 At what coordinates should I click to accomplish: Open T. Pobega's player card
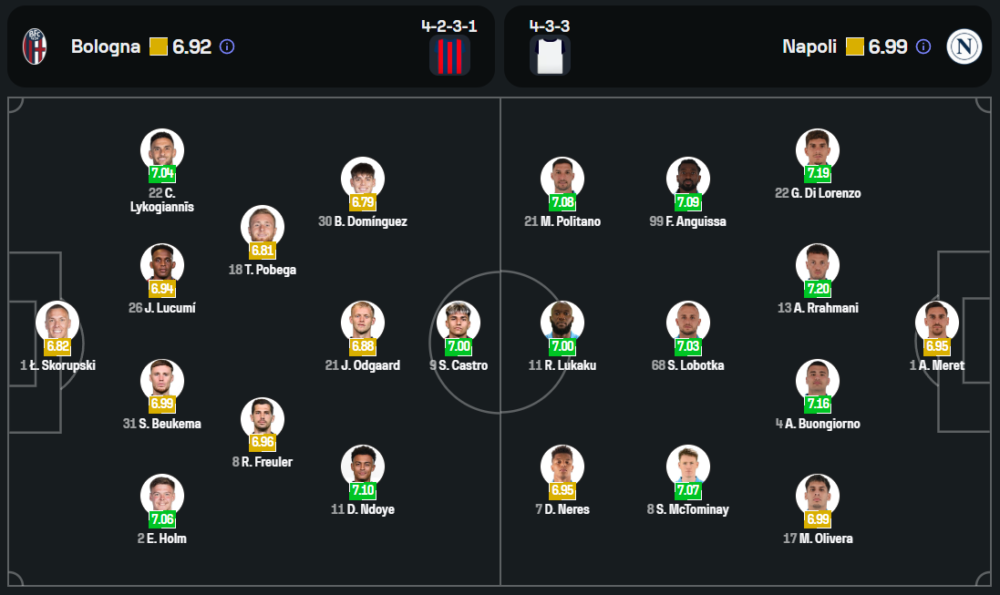coord(262,227)
